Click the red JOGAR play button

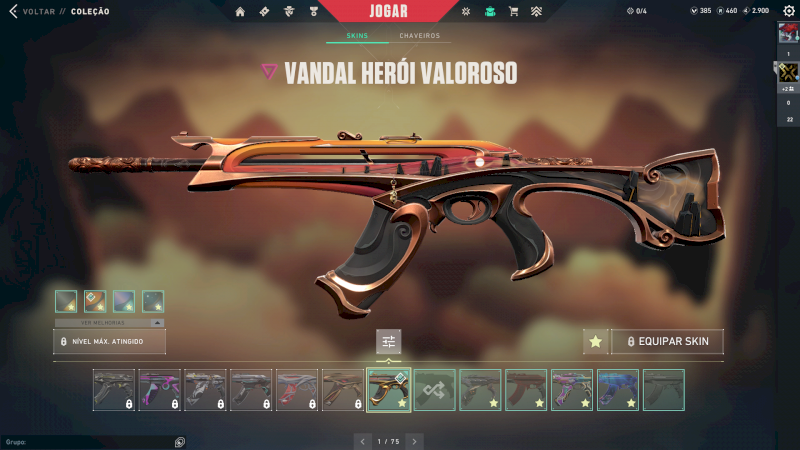[x=399, y=11]
